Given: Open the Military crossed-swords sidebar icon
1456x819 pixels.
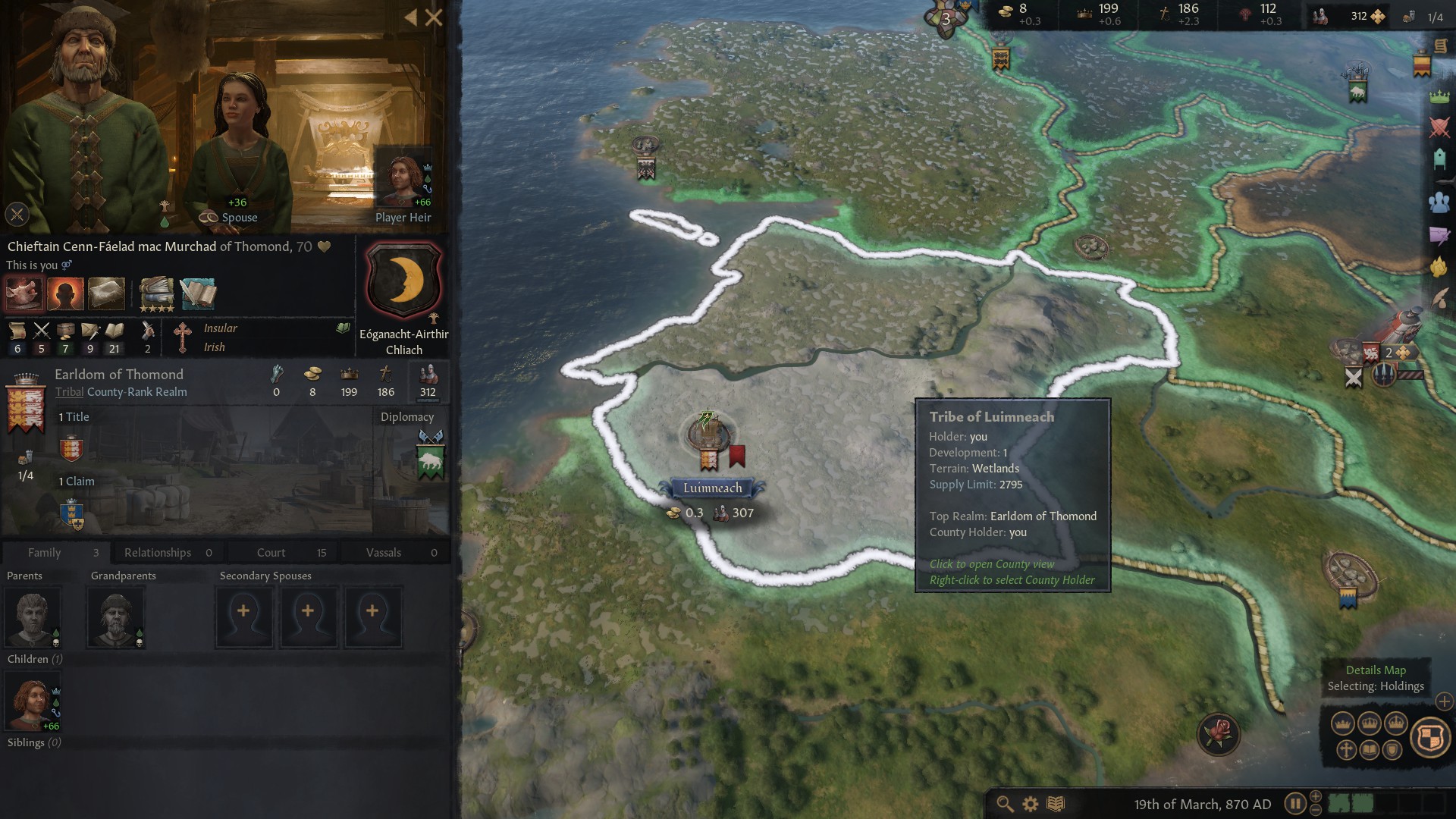Looking at the screenshot, I should click(1439, 127).
